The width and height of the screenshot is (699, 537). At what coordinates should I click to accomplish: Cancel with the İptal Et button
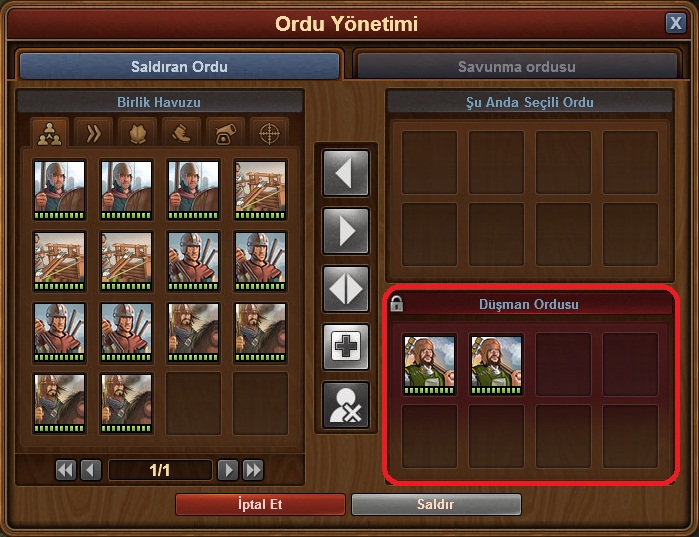tap(260, 504)
